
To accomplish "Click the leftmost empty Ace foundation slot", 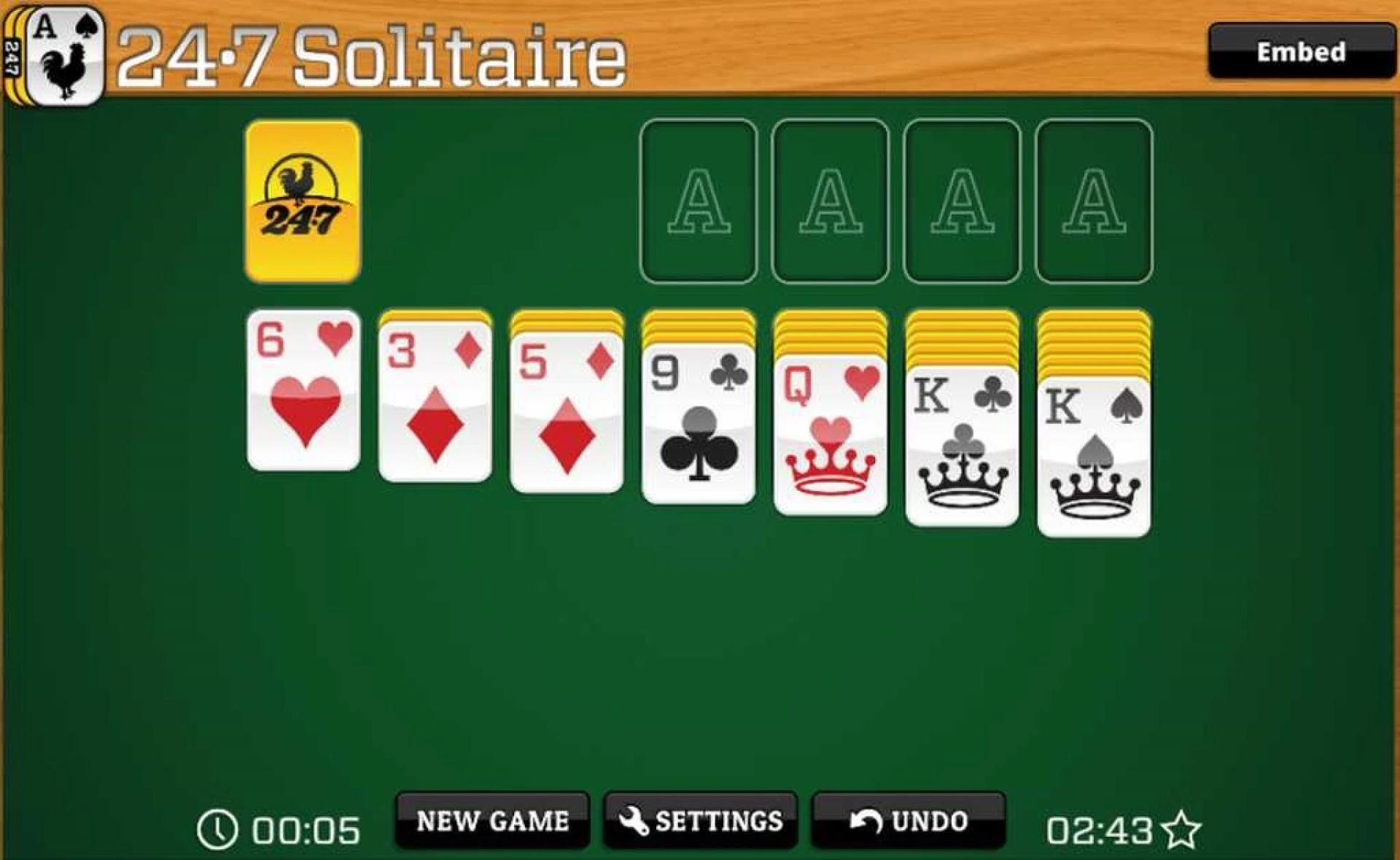I will pos(699,201).
